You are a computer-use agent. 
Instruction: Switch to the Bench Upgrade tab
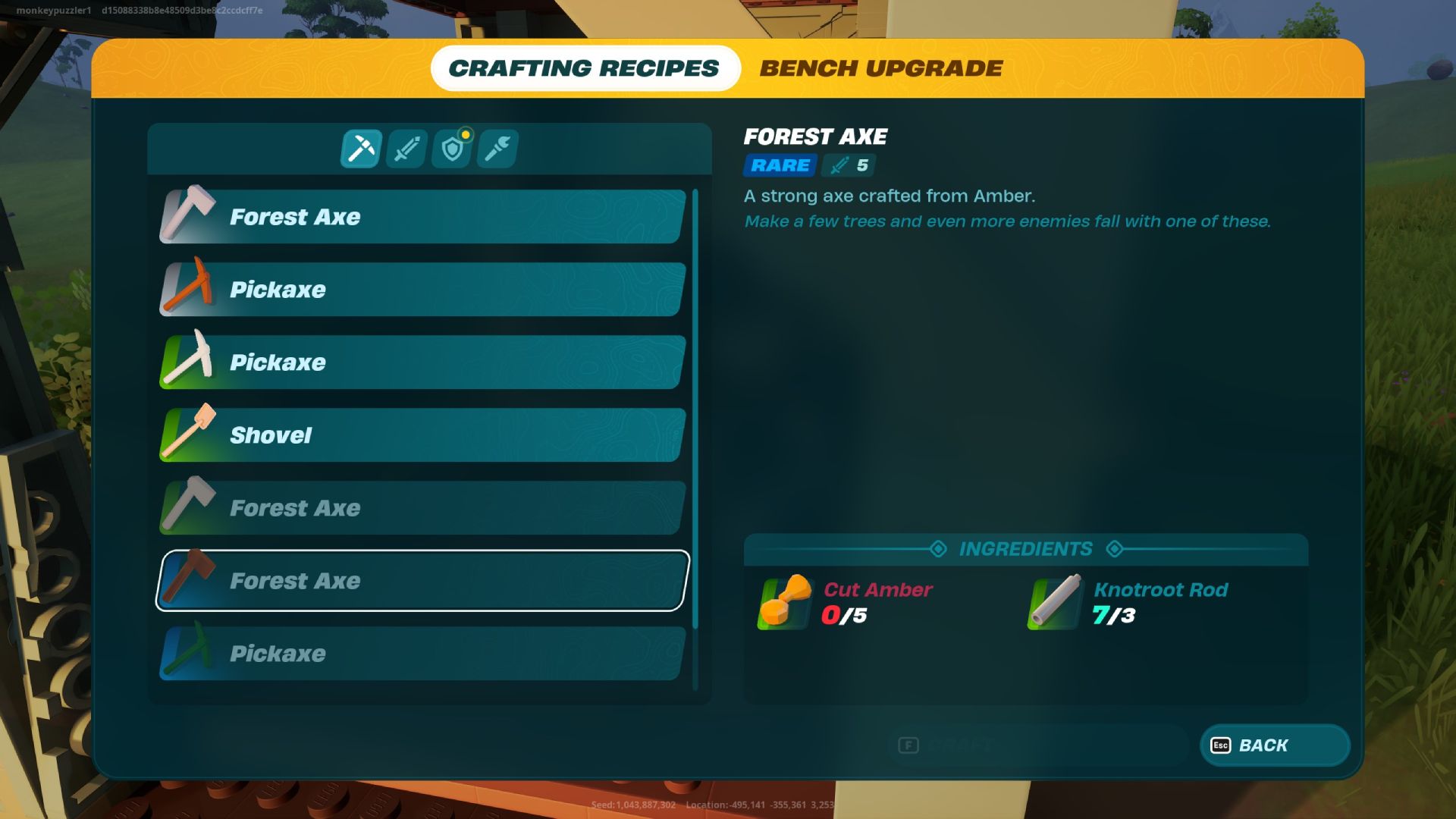[881, 67]
